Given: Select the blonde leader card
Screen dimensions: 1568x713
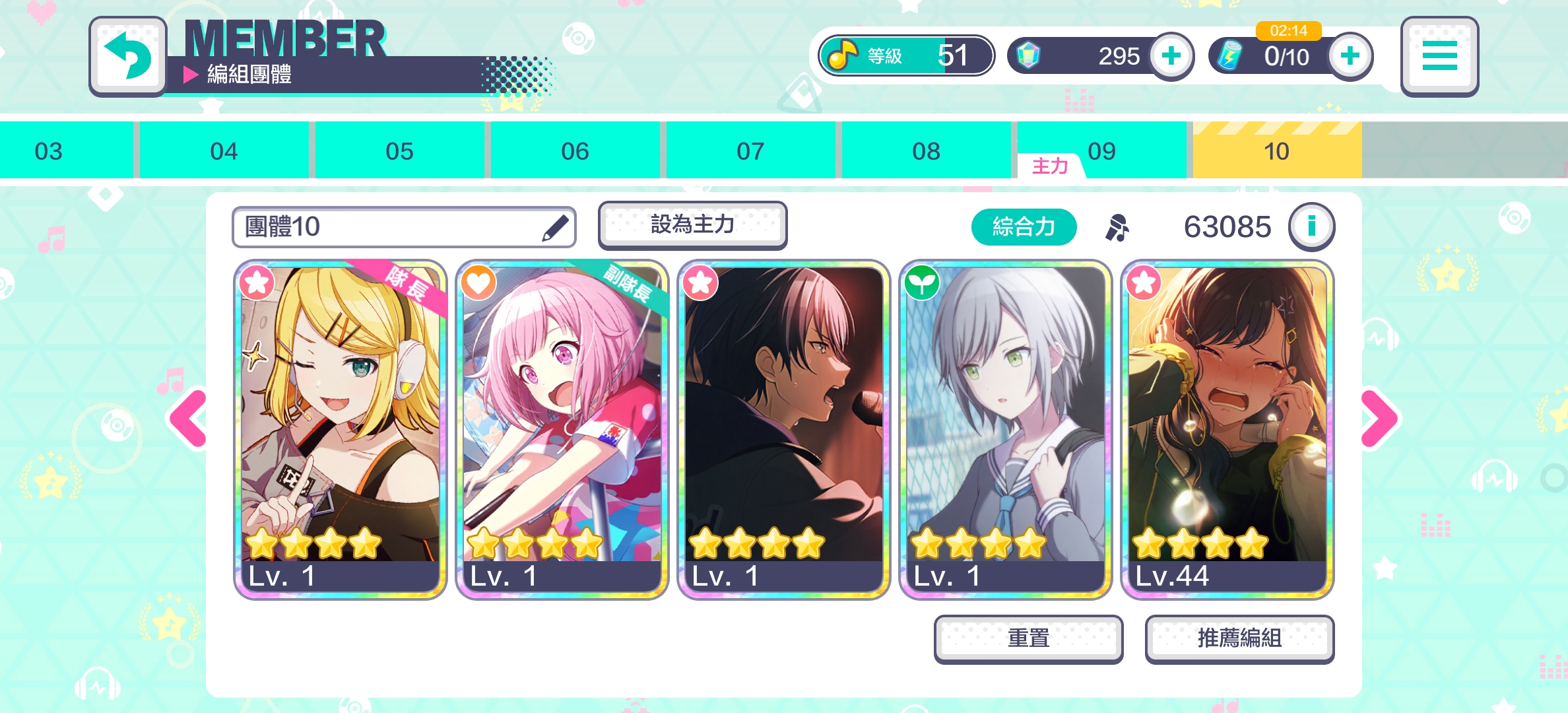Looking at the screenshot, I should [341, 429].
